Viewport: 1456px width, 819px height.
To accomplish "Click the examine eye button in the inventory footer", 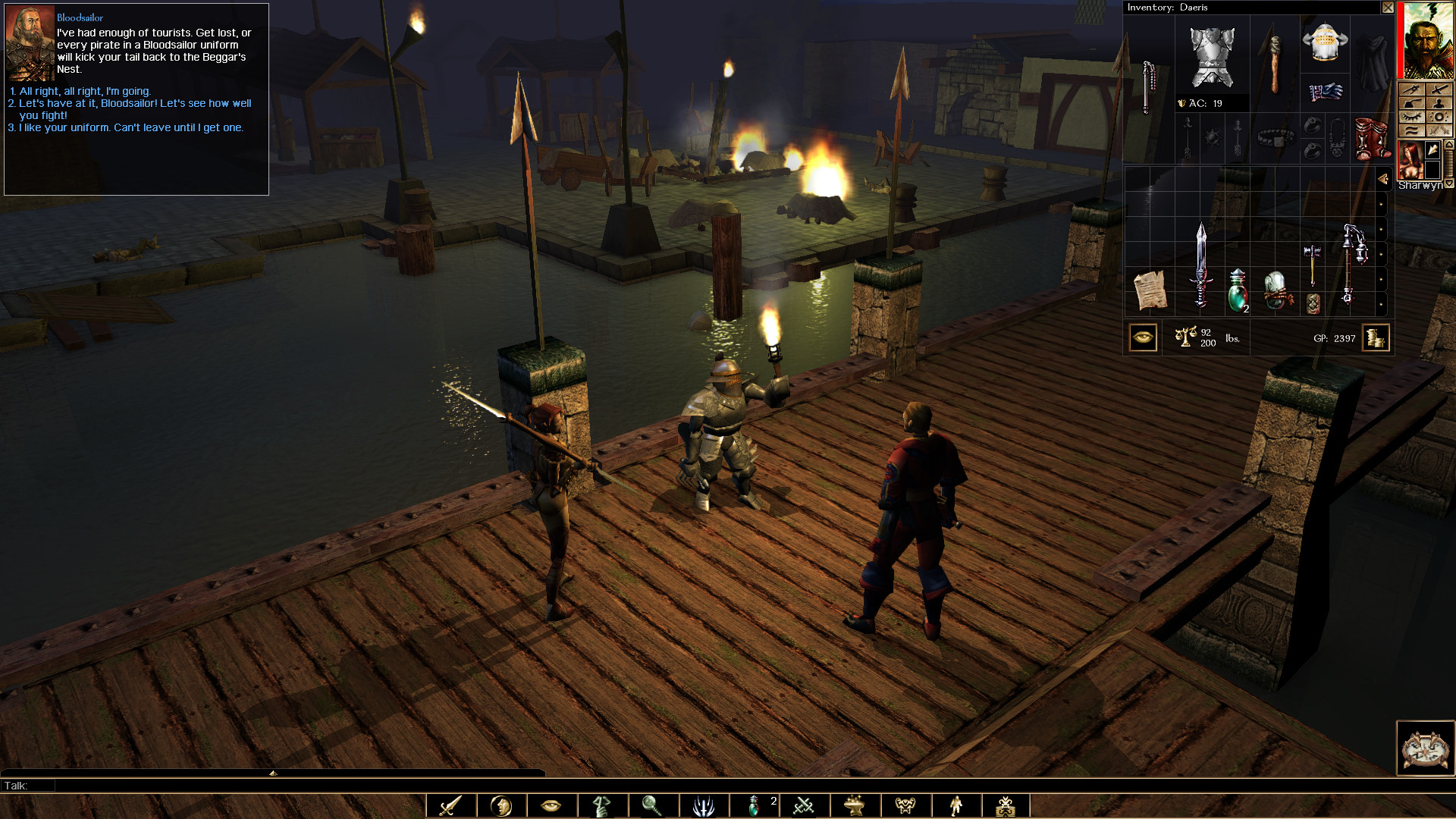I will (x=1144, y=337).
